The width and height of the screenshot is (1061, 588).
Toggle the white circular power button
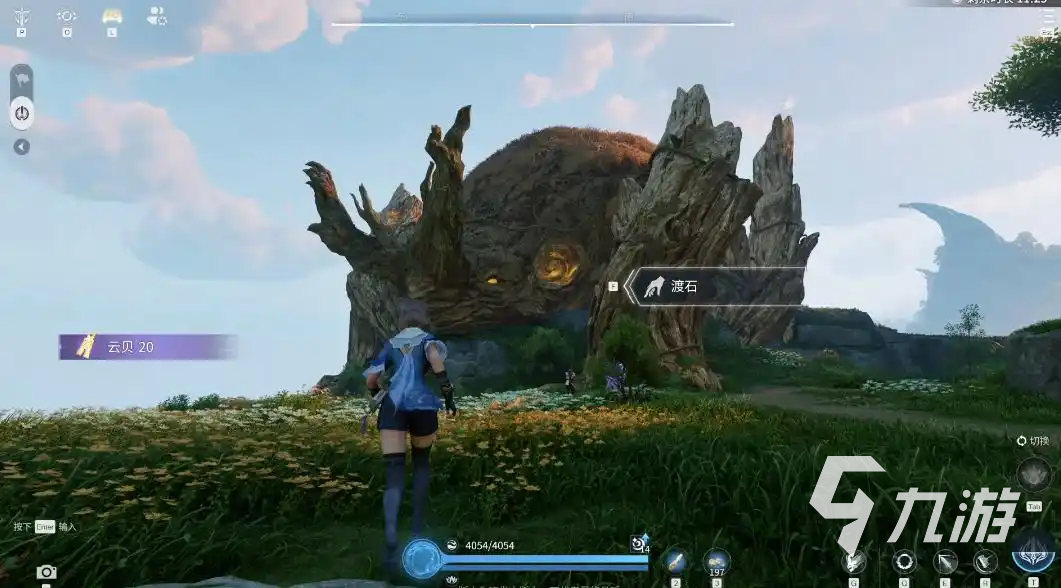pyautogui.click(x=22, y=114)
